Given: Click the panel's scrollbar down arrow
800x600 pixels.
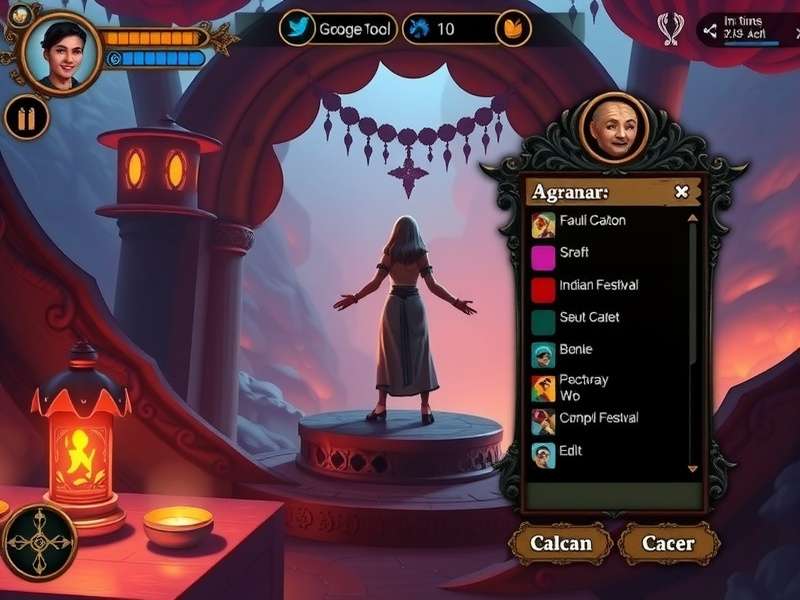Looking at the screenshot, I should click(692, 467).
